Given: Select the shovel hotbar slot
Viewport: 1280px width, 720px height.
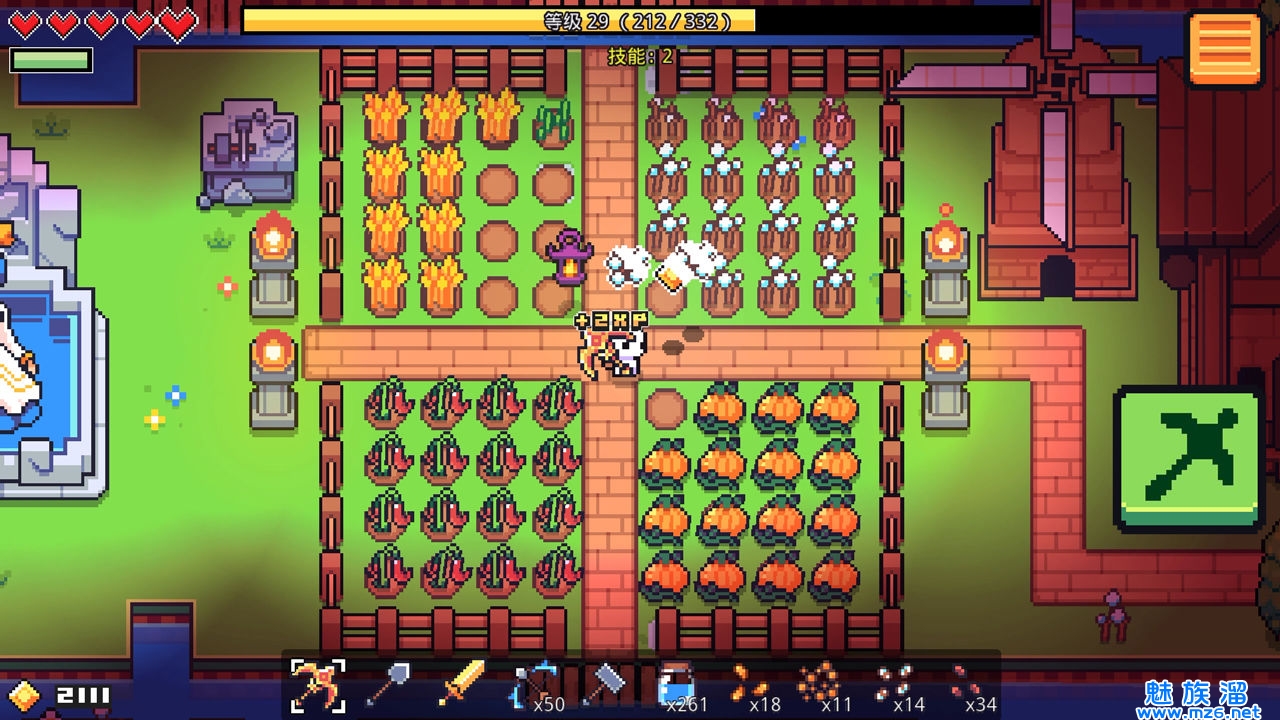Looking at the screenshot, I should point(387,684).
